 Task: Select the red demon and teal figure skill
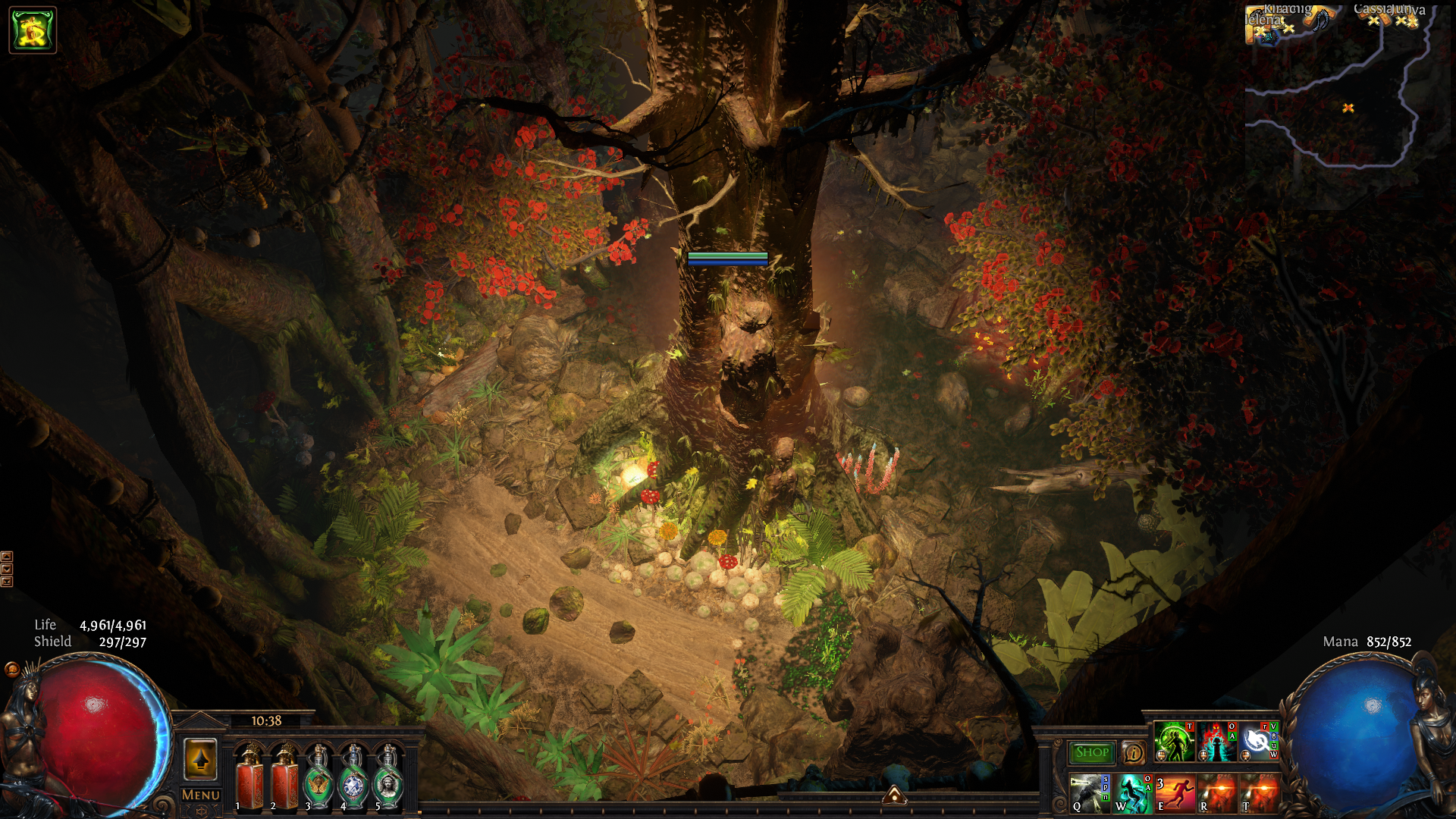click(x=1216, y=742)
